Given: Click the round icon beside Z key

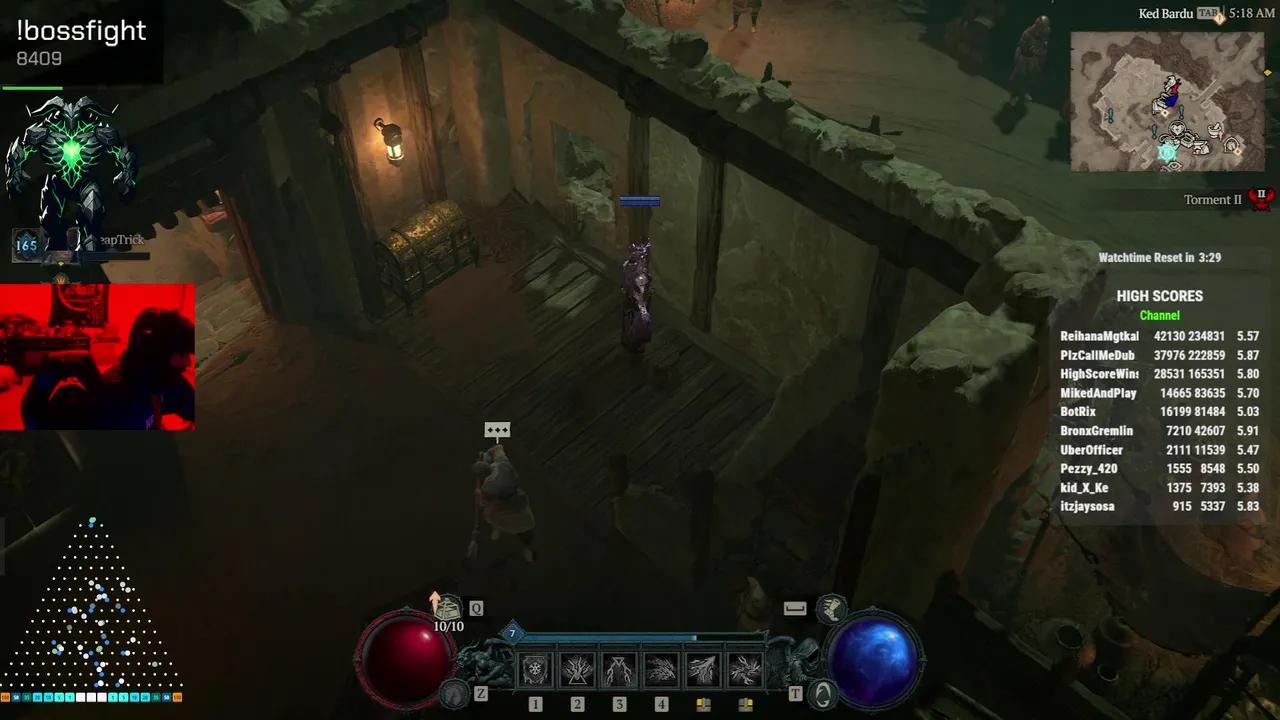Looking at the screenshot, I should coord(455,692).
